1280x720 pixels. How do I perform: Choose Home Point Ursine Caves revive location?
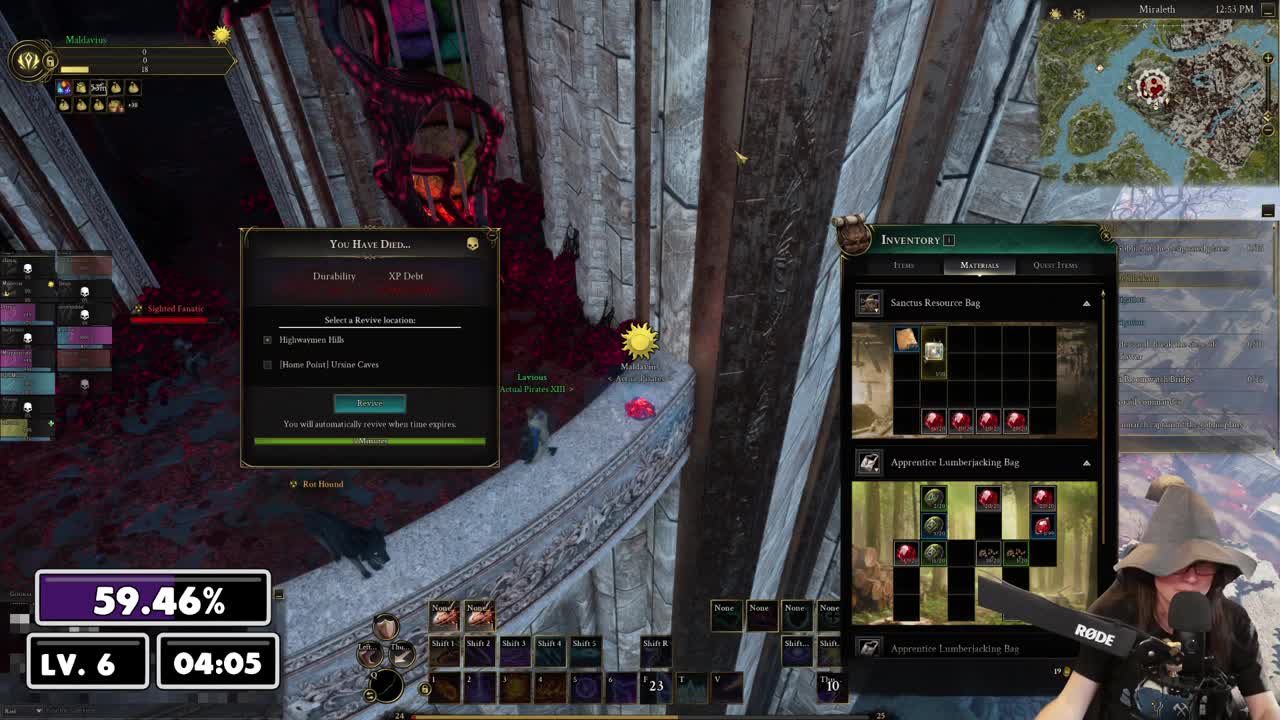pos(267,365)
